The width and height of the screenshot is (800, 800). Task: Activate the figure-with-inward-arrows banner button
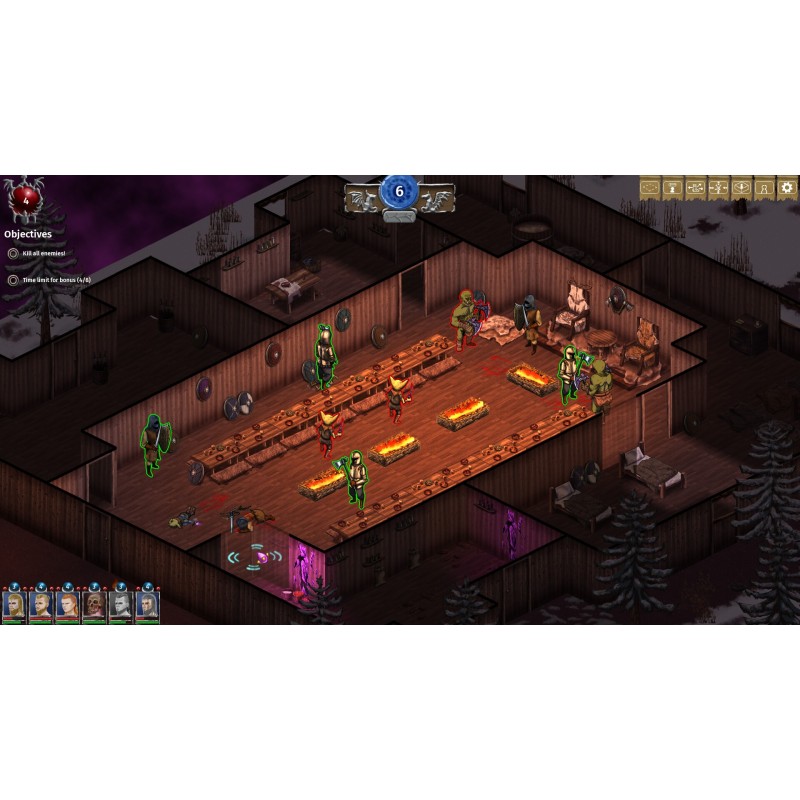[x=718, y=187]
